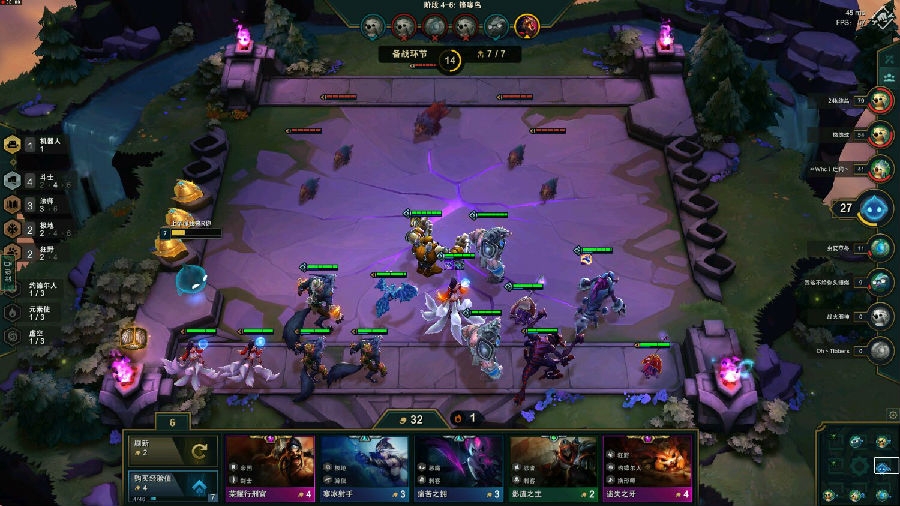Buy 寒冰射手 (Ashe) shop card
The width and height of the screenshot is (900, 506).
click(365, 466)
